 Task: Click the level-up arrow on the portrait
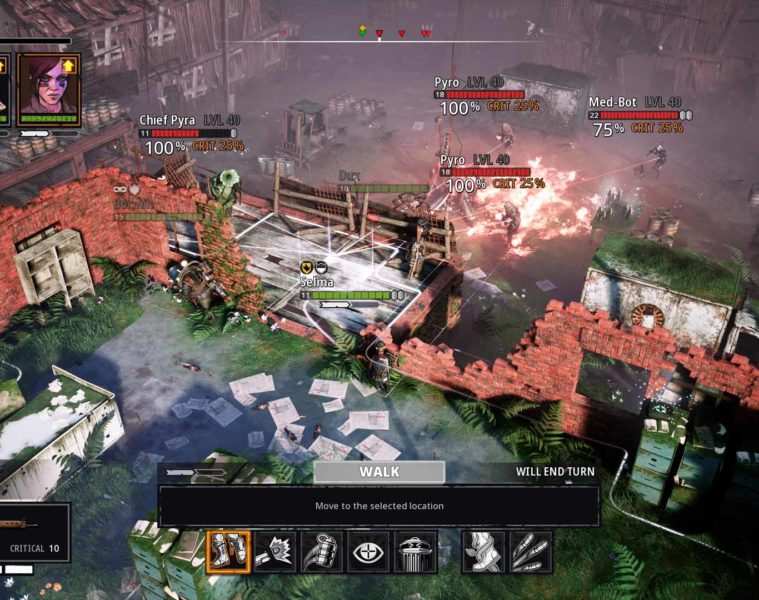pos(70,65)
